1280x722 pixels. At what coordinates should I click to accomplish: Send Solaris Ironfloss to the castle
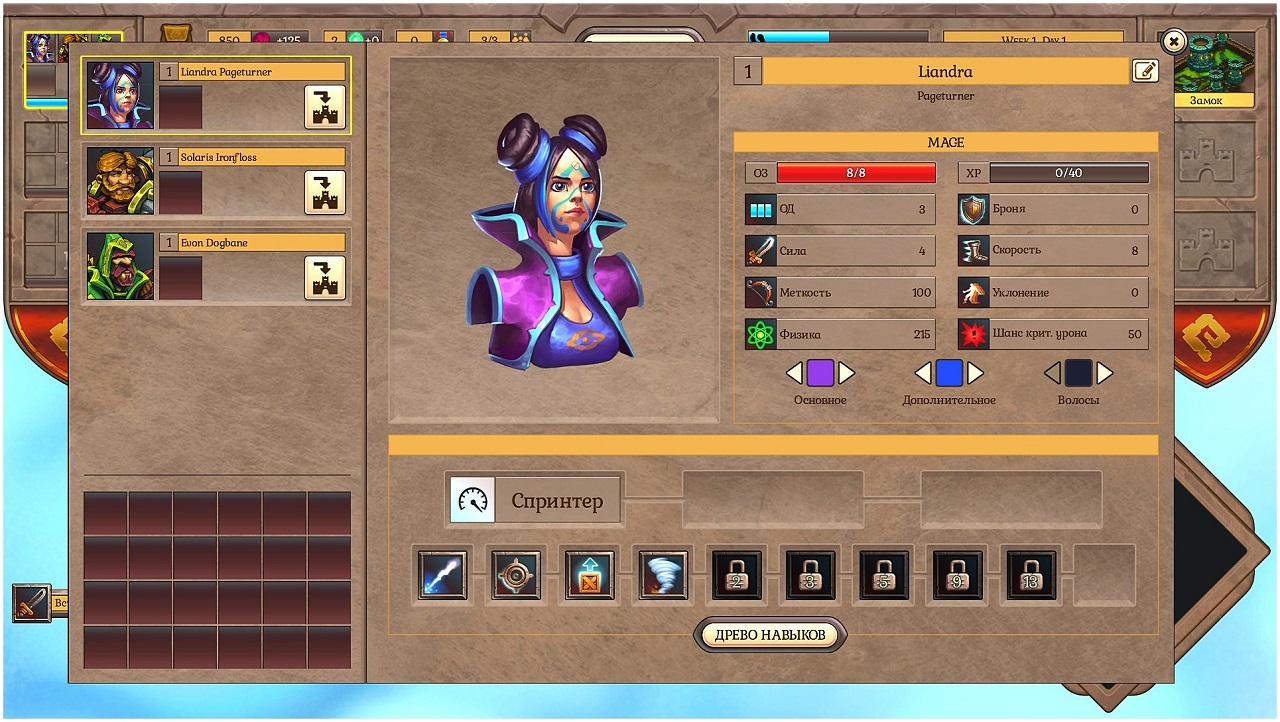325,192
